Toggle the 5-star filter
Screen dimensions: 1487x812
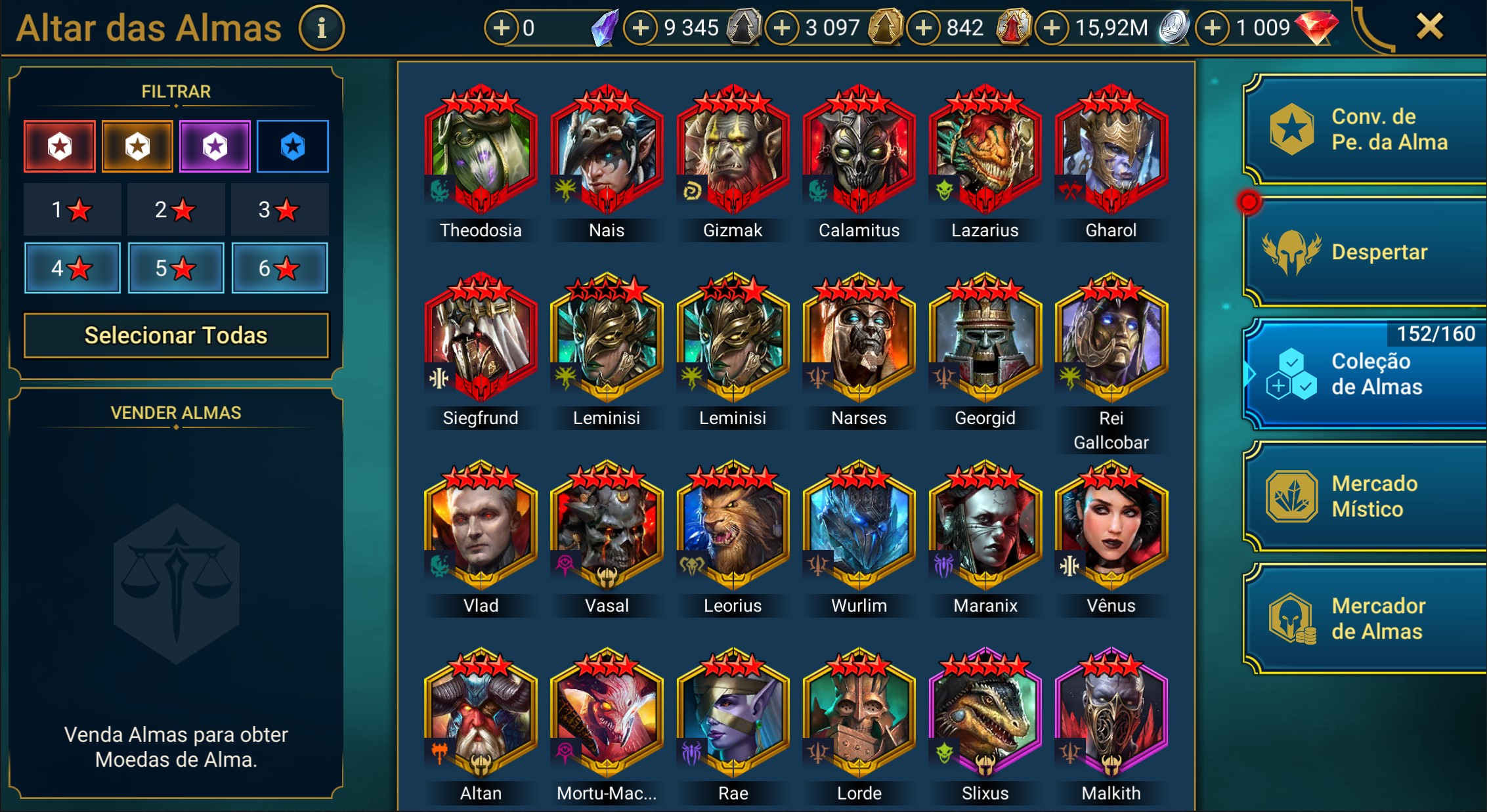(176, 268)
